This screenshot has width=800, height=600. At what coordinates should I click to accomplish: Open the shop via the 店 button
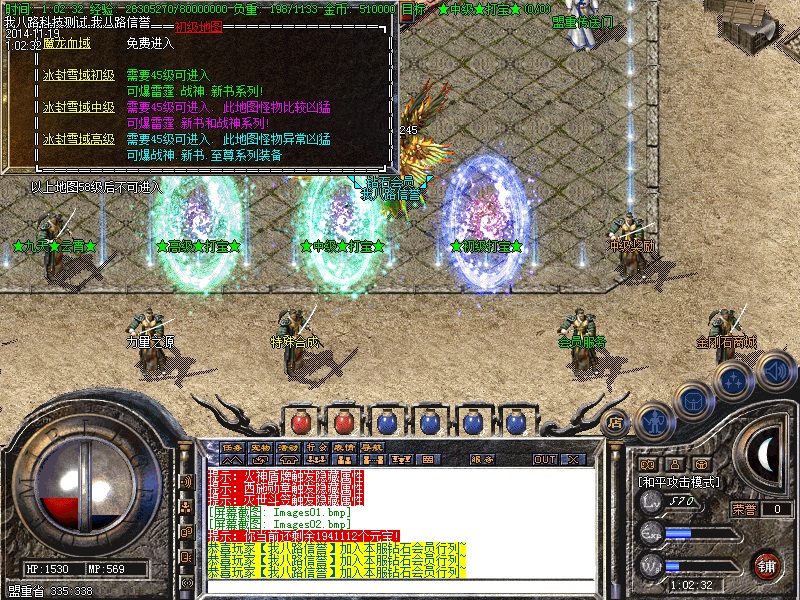[615, 422]
